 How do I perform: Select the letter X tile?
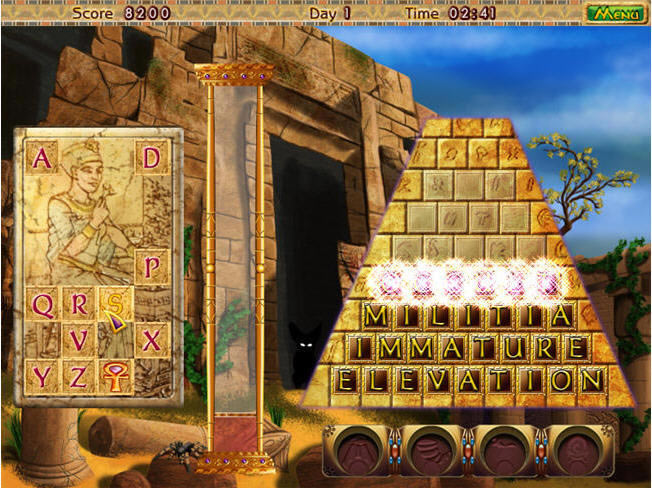pyautogui.click(x=152, y=340)
